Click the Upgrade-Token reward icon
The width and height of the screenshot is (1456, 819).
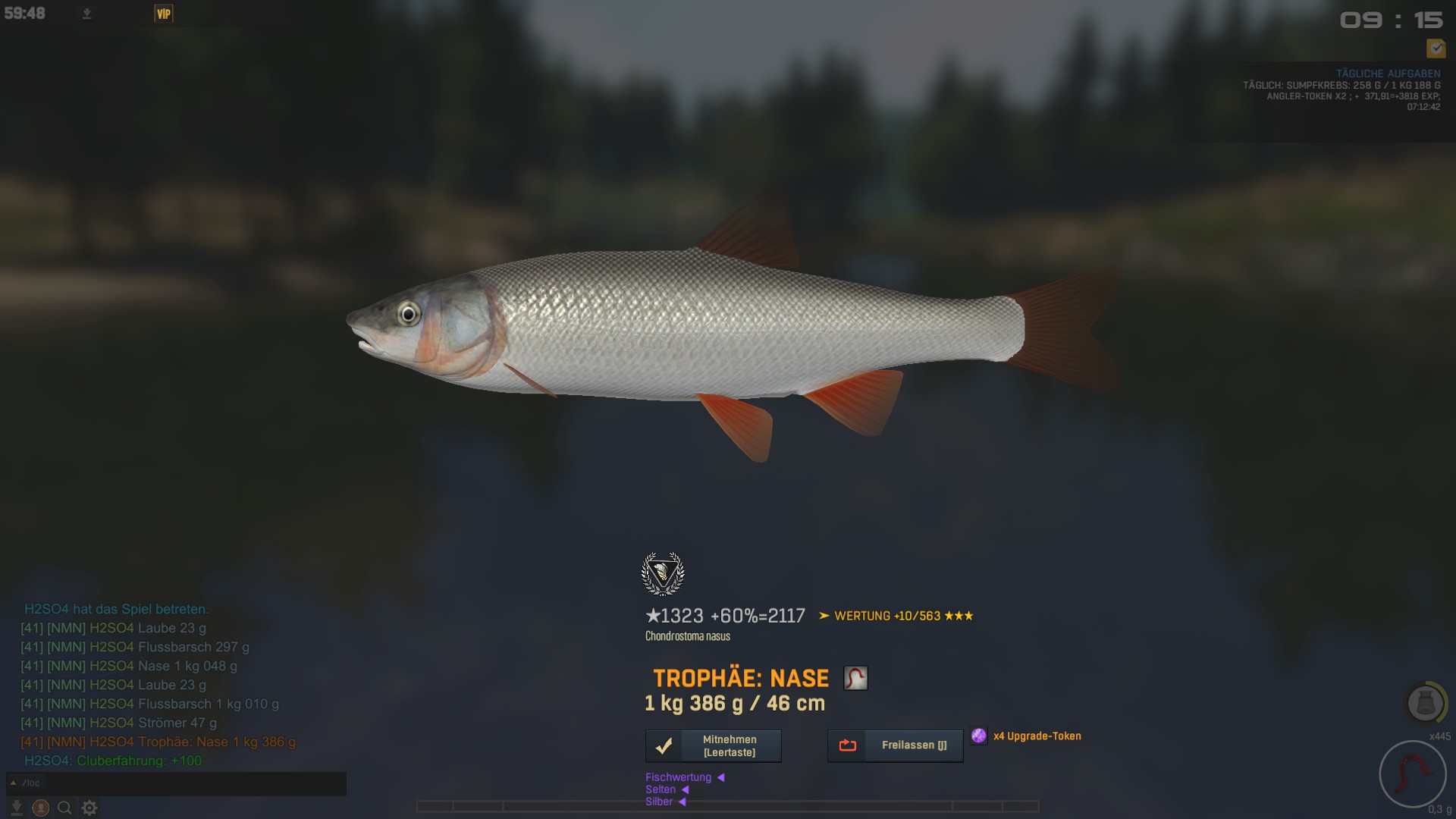click(979, 736)
